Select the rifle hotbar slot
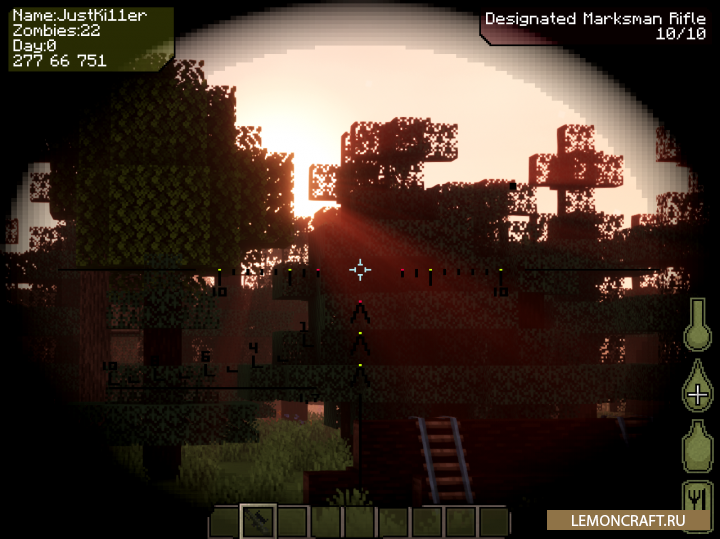This screenshot has width=720, height=539. click(258, 521)
